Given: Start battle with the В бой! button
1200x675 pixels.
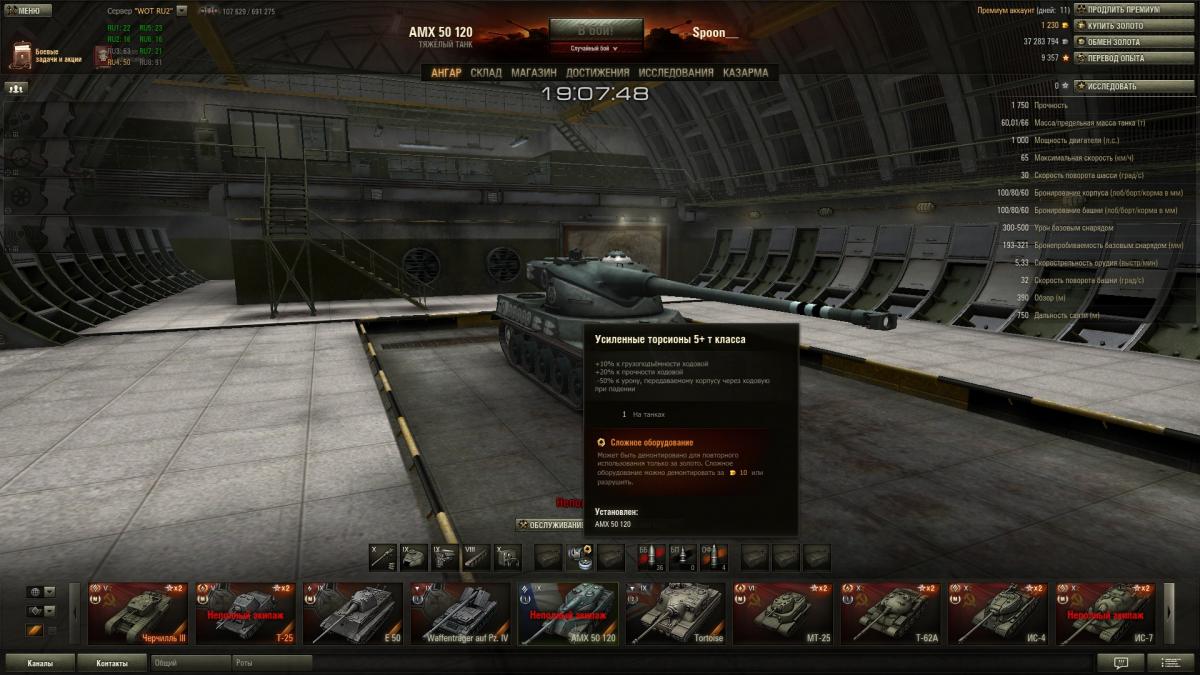Looking at the screenshot, I should click(x=596, y=29).
